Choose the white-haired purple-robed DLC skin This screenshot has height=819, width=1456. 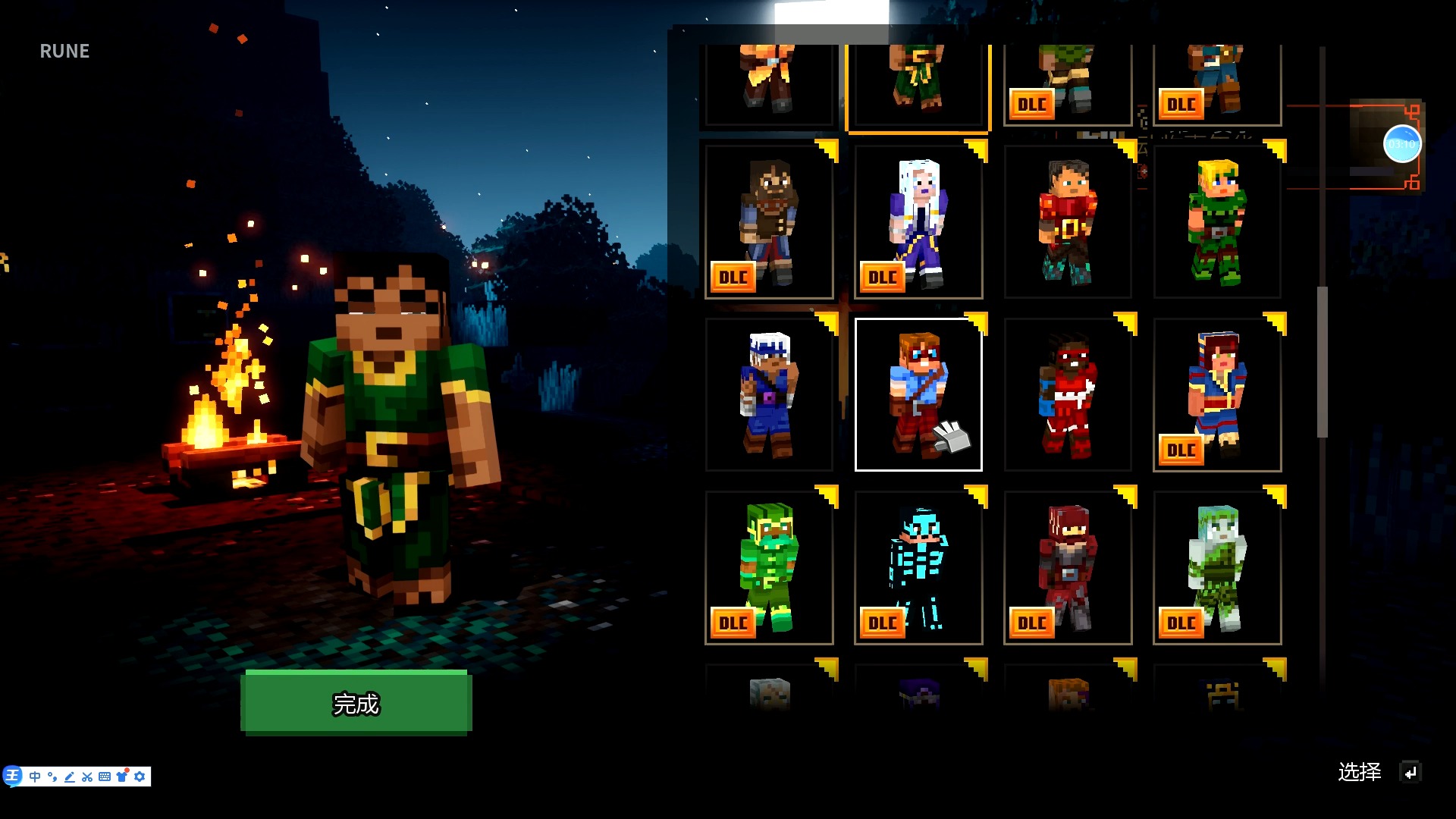[918, 221]
